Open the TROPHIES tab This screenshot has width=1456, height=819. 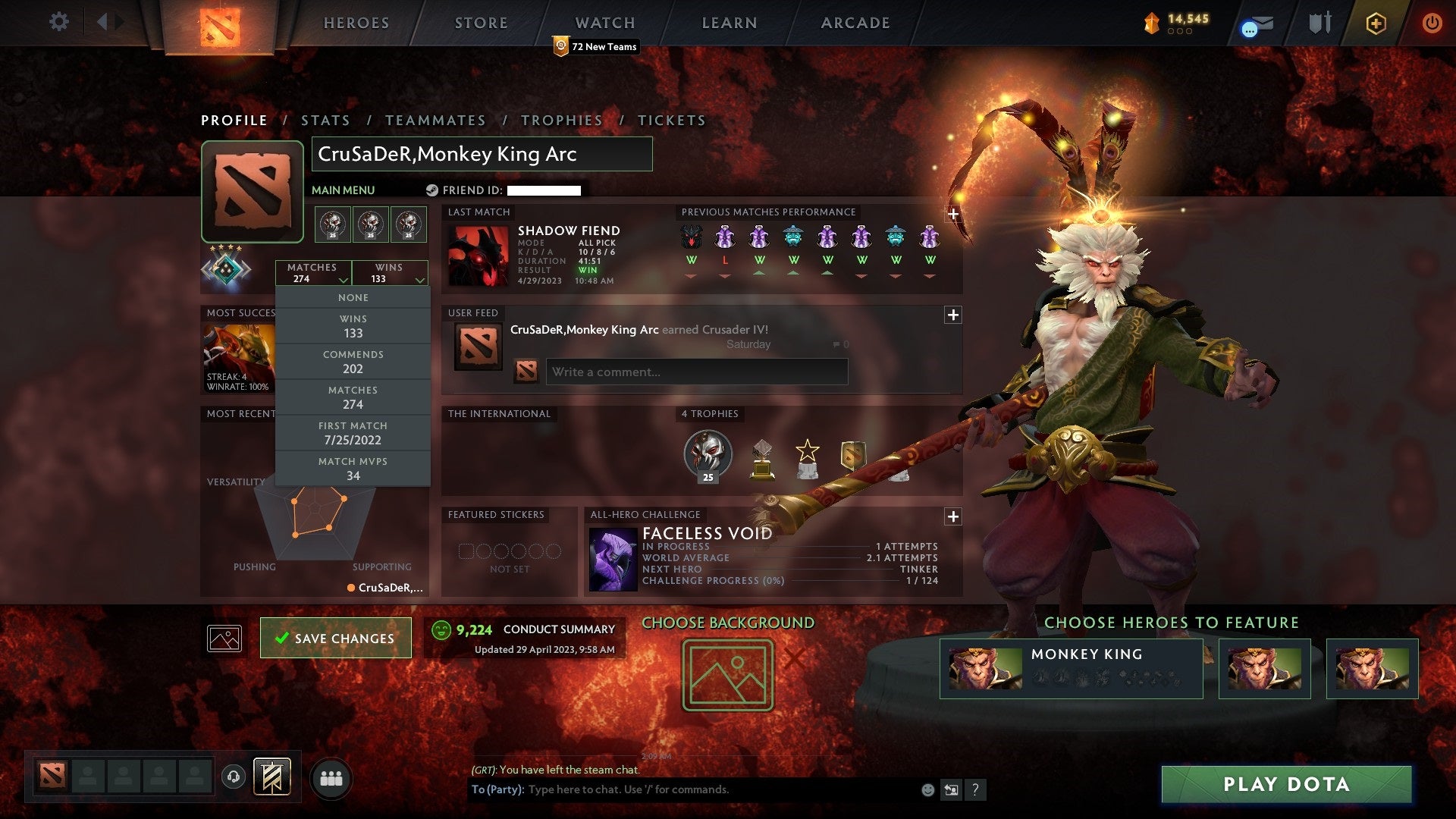tap(561, 120)
